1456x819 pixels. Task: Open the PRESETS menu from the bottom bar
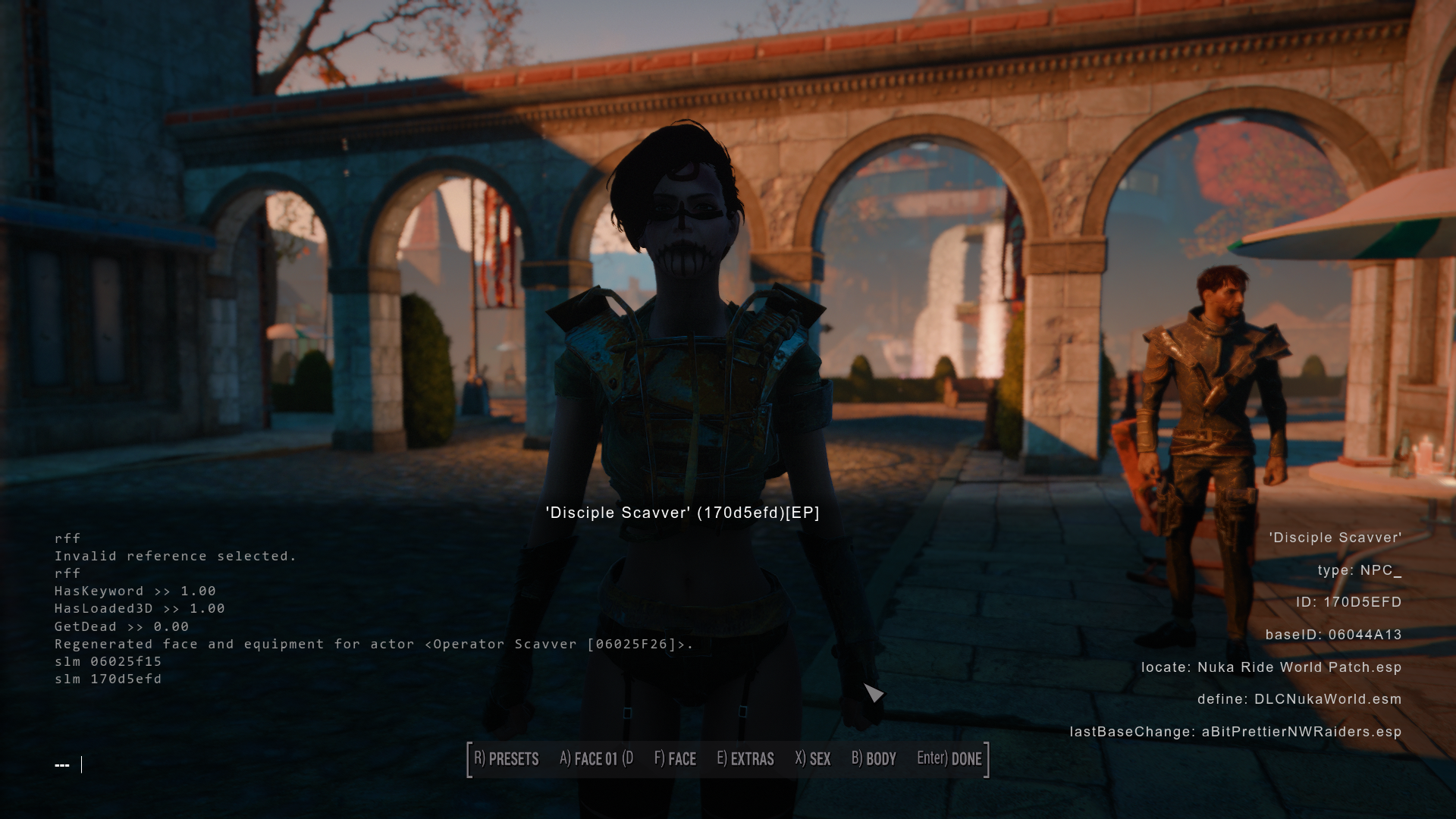[x=506, y=758]
